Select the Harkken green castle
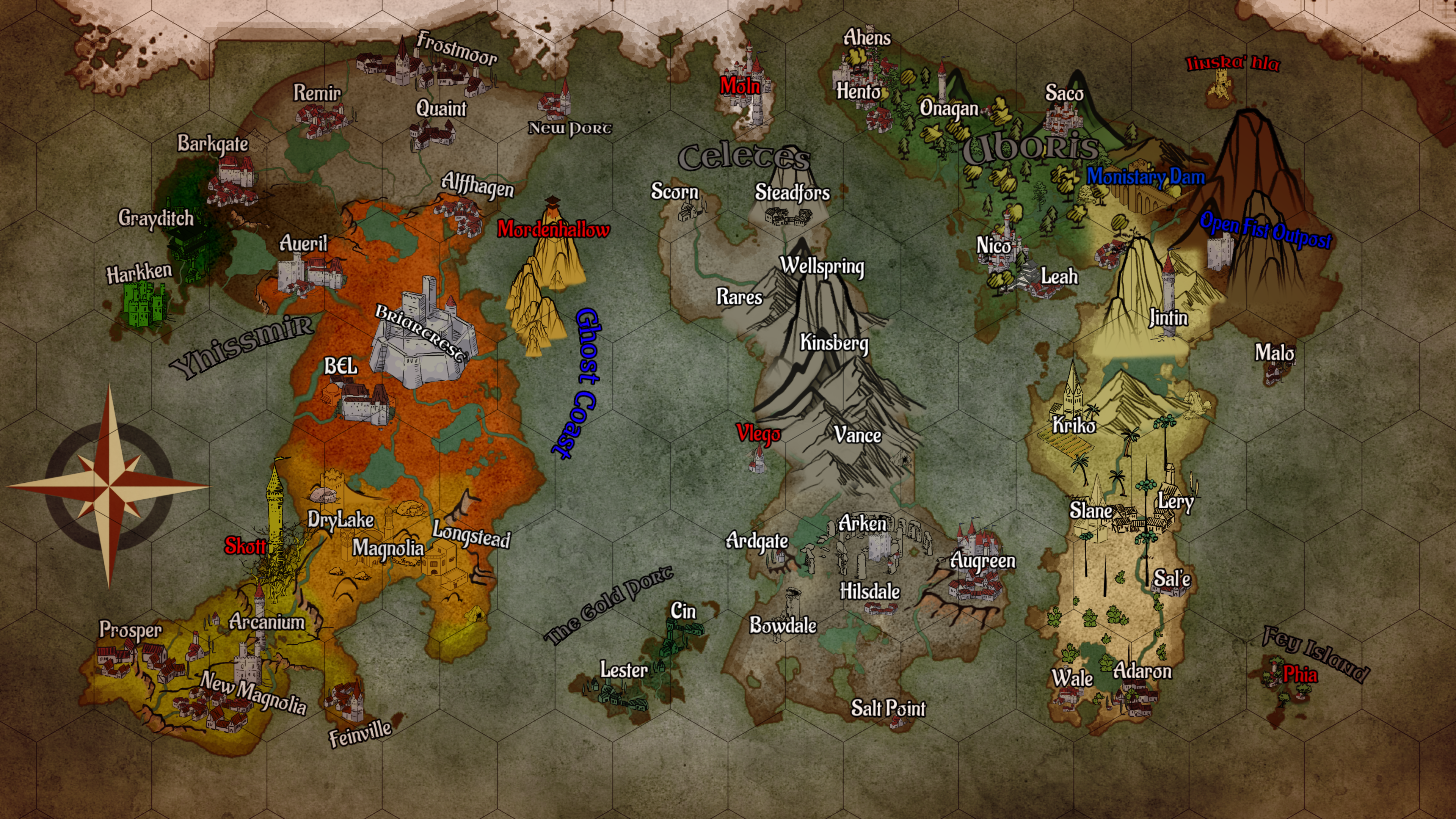1456x819 pixels. [x=144, y=303]
